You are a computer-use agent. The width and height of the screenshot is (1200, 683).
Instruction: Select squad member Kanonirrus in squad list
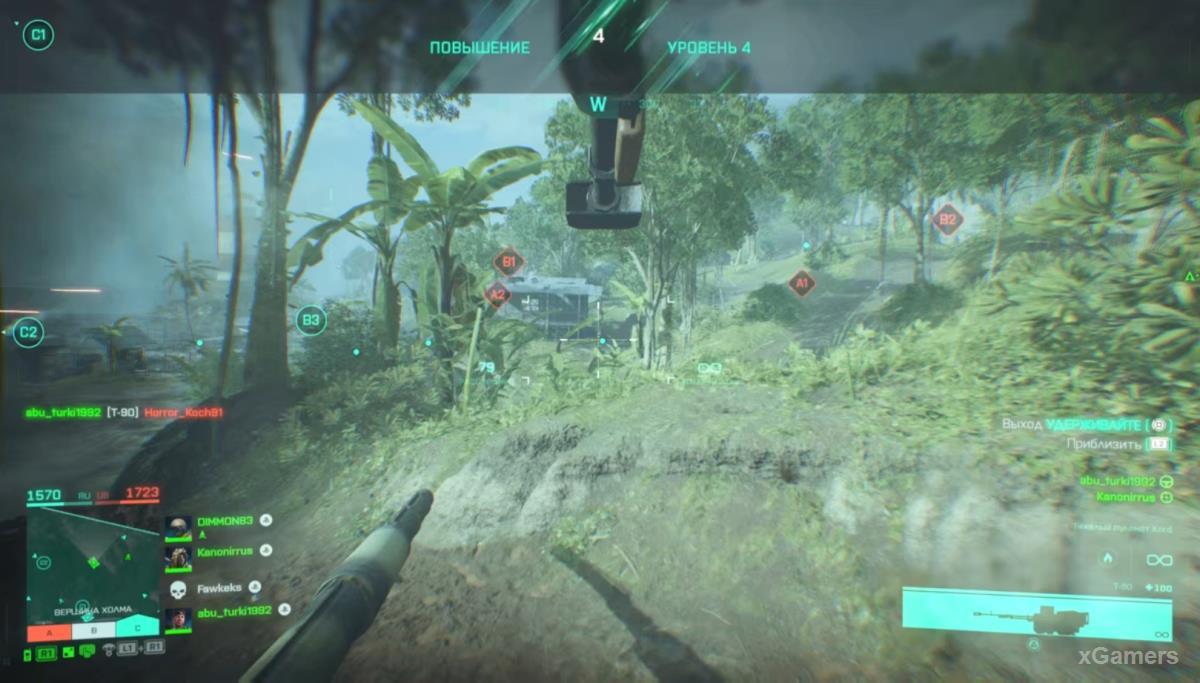point(225,550)
